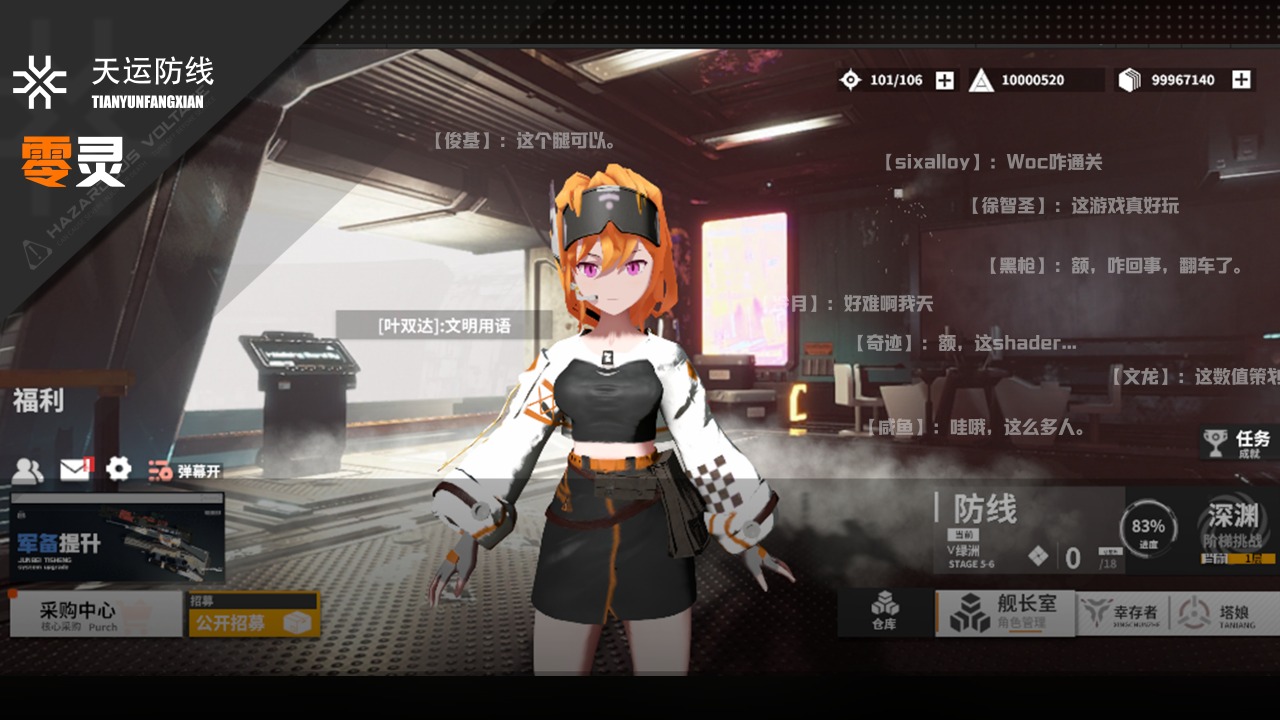Open the 仓库 warehouse
The width and height of the screenshot is (1280, 720).
click(884, 612)
